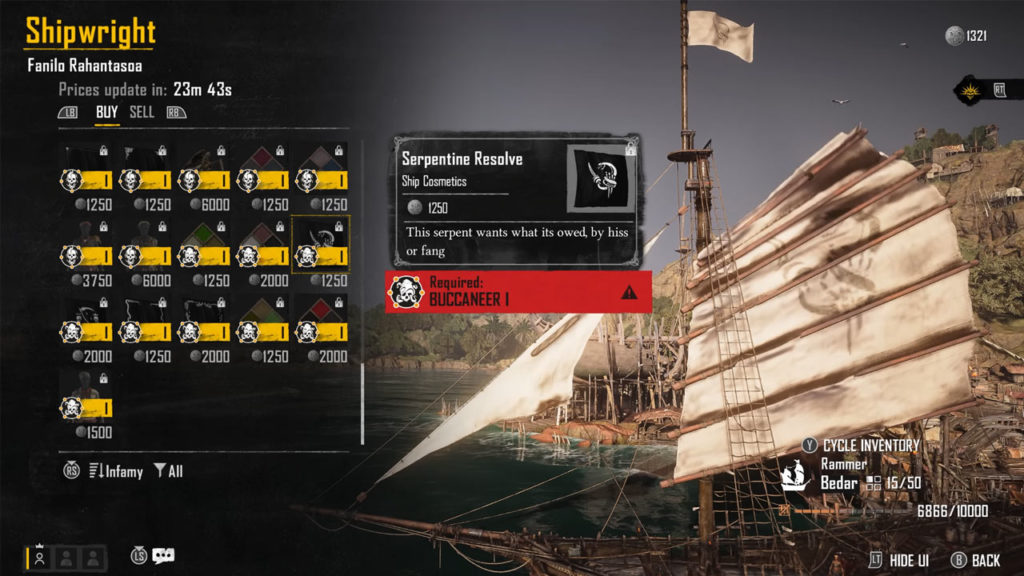Viewport: 1024px width, 576px height.
Task: Select the BUY tab
Action: coord(106,112)
